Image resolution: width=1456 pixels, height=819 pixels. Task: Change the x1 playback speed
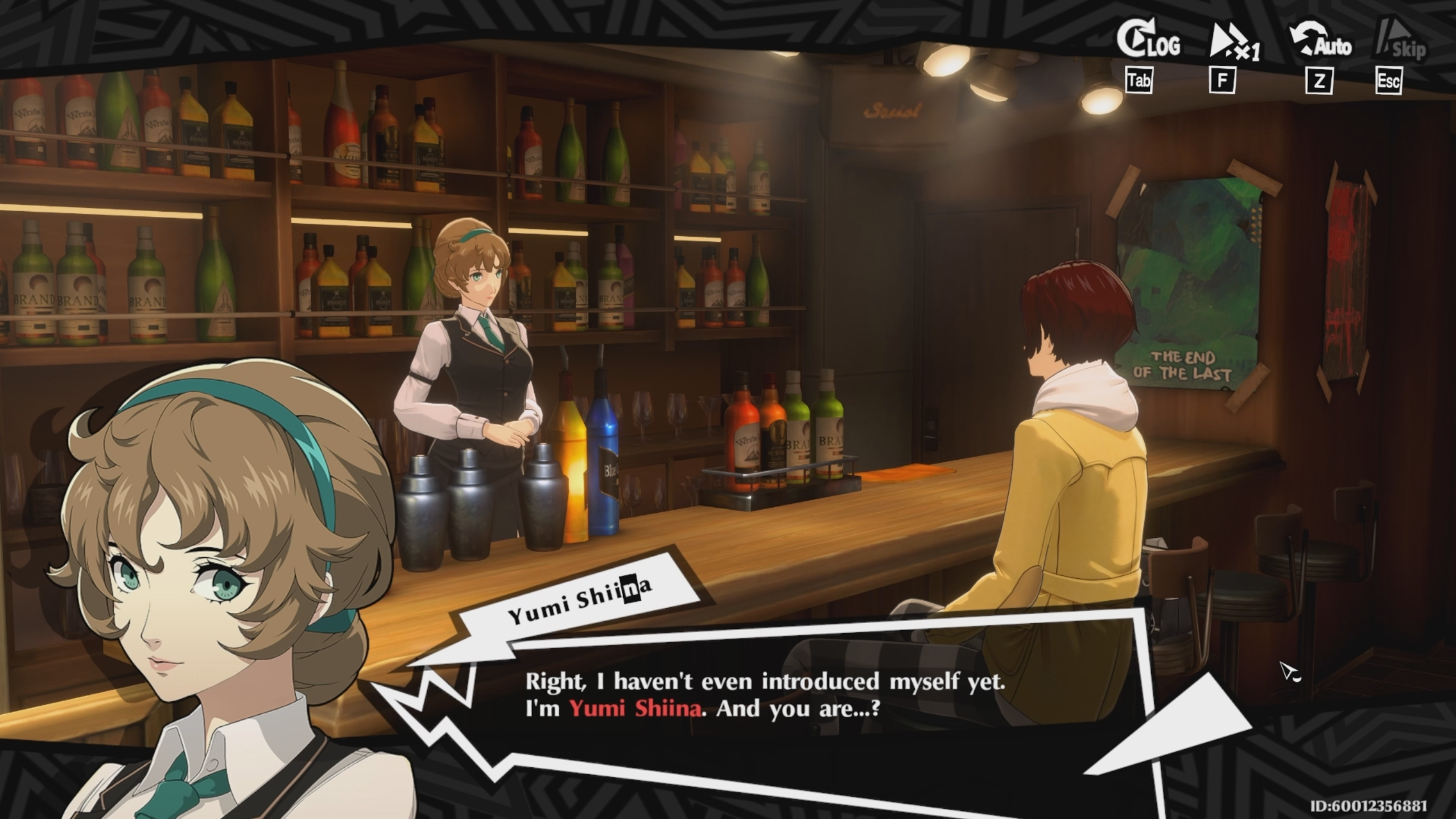(1234, 43)
